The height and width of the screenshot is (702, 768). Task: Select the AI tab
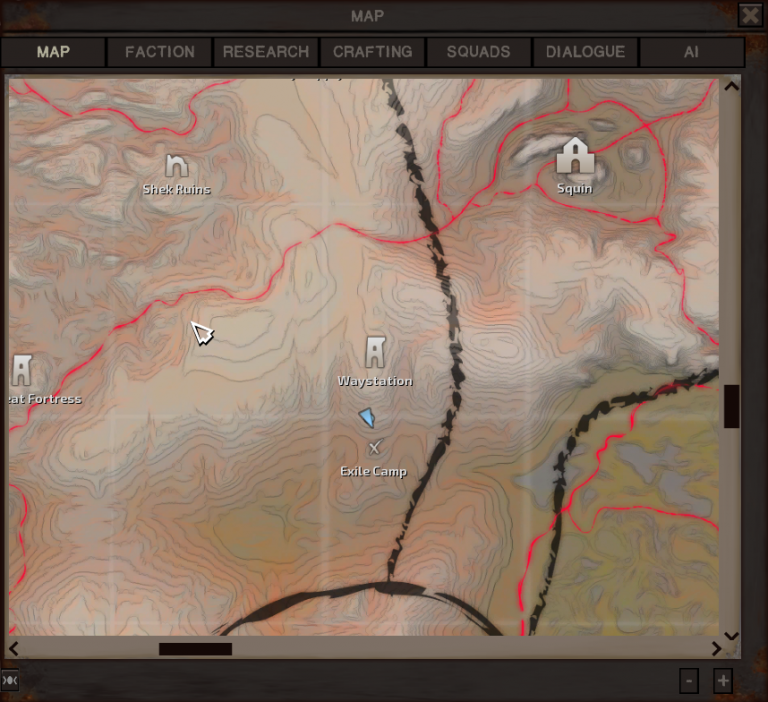click(691, 52)
